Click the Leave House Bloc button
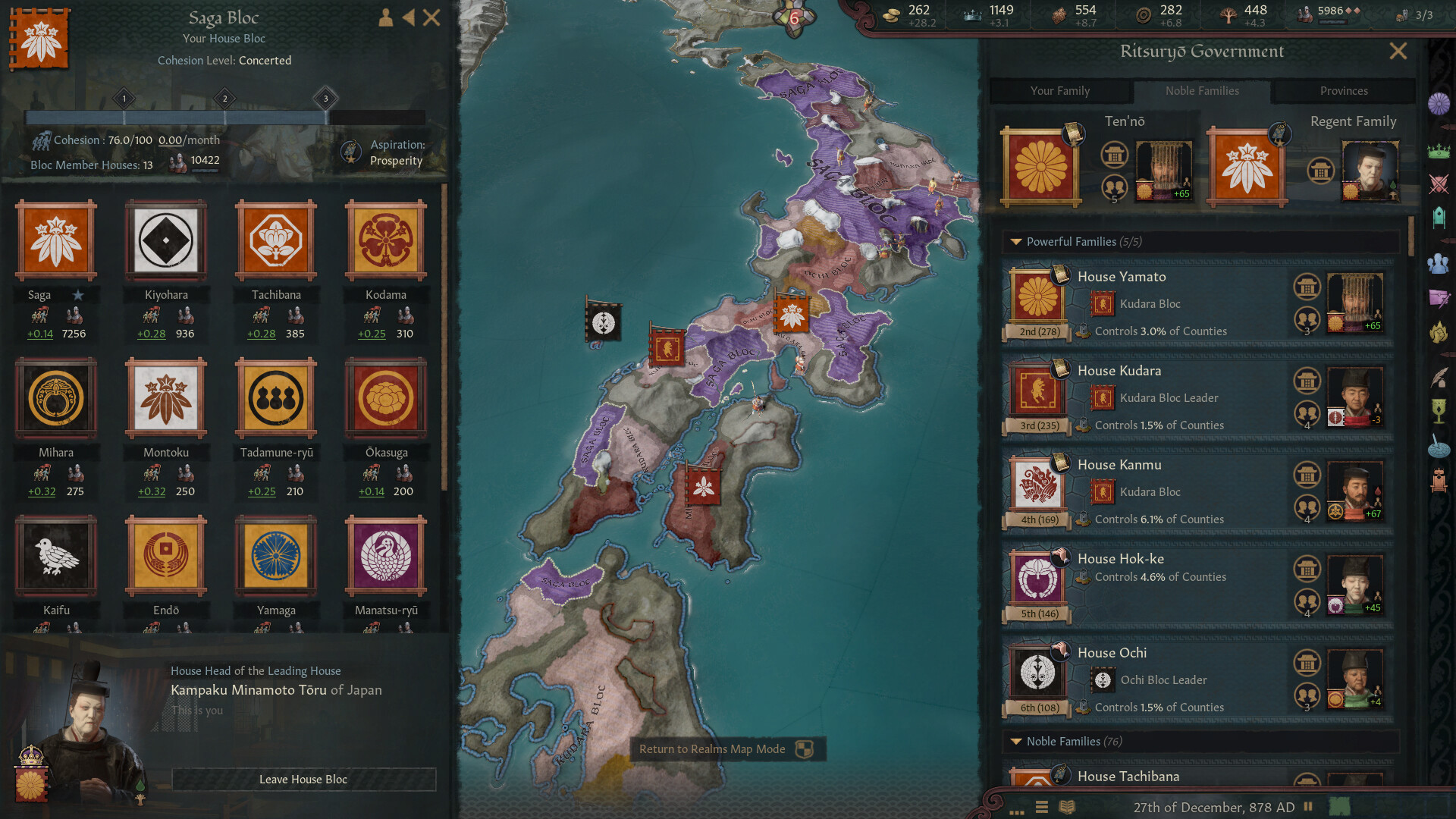1456x819 pixels. tap(303, 780)
